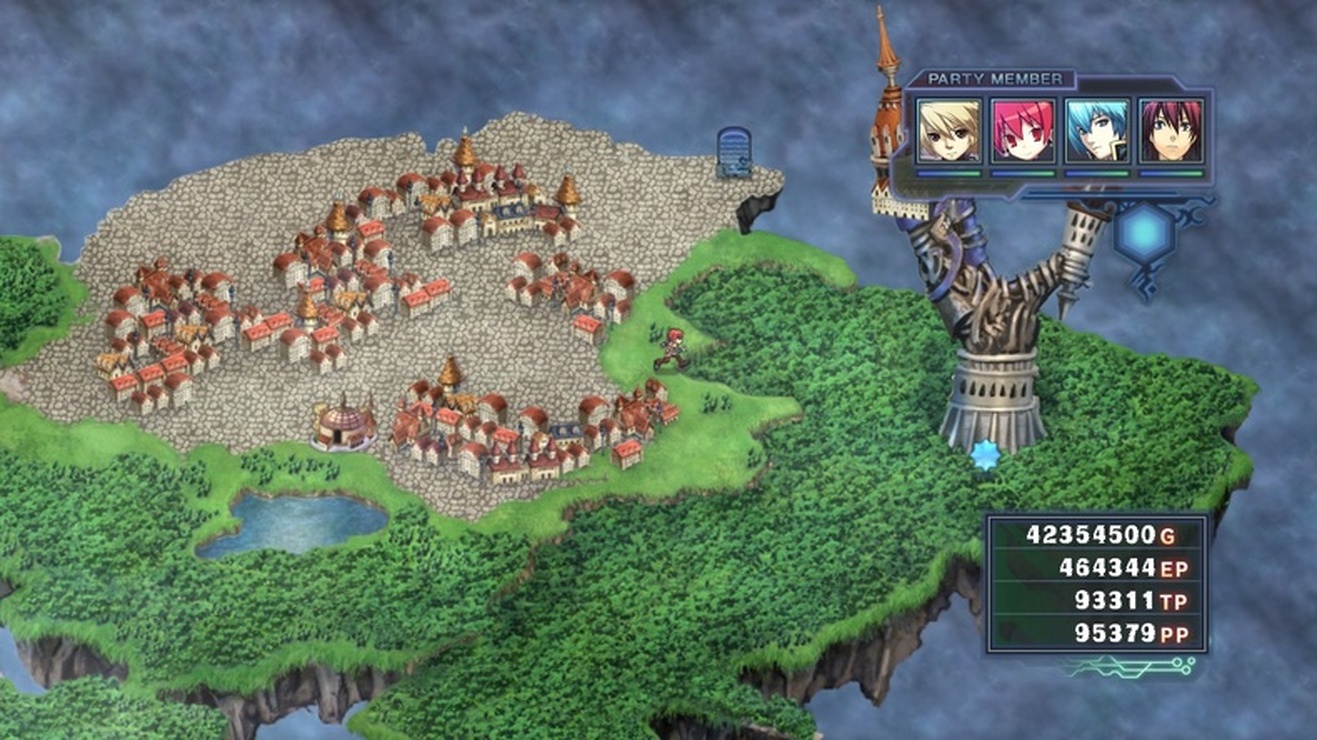Choose the blue stone tablet map marker
This screenshot has height=740, width=1317.
click(x=734, y=152)
